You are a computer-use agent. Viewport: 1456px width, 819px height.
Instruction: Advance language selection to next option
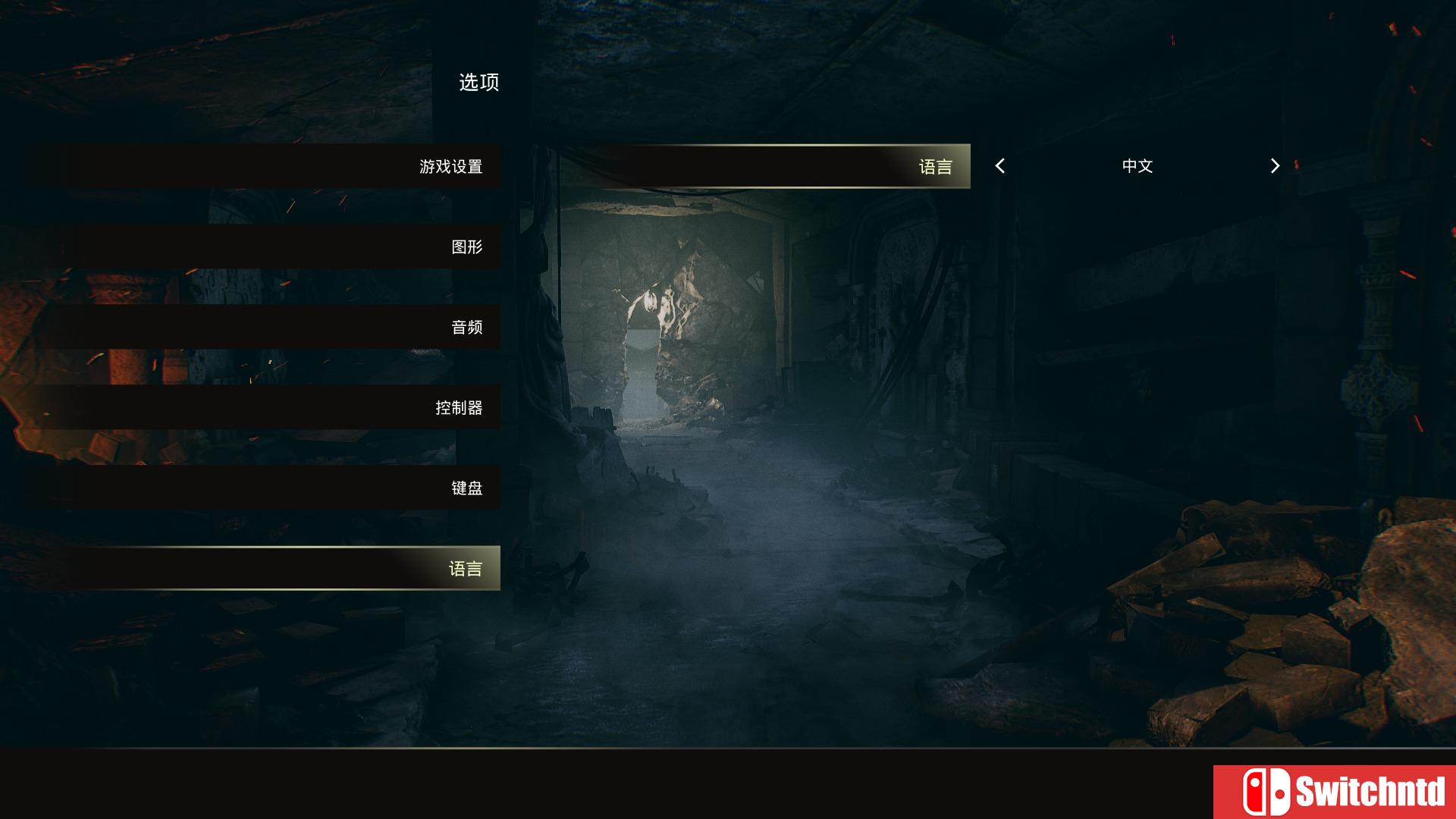click(x=1272, y=166)
